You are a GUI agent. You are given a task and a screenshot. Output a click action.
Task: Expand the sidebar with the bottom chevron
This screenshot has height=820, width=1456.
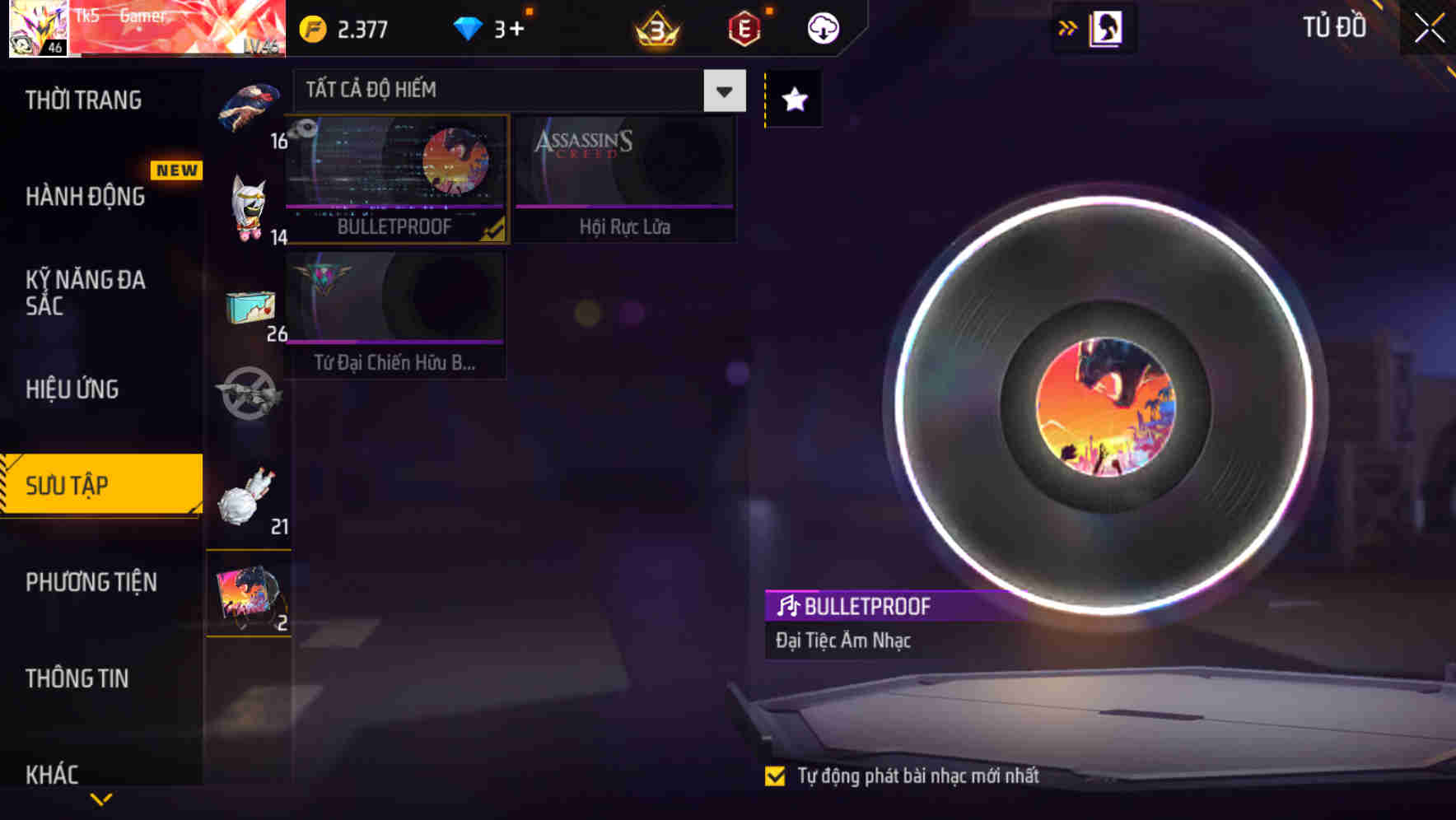pos(100,798)
